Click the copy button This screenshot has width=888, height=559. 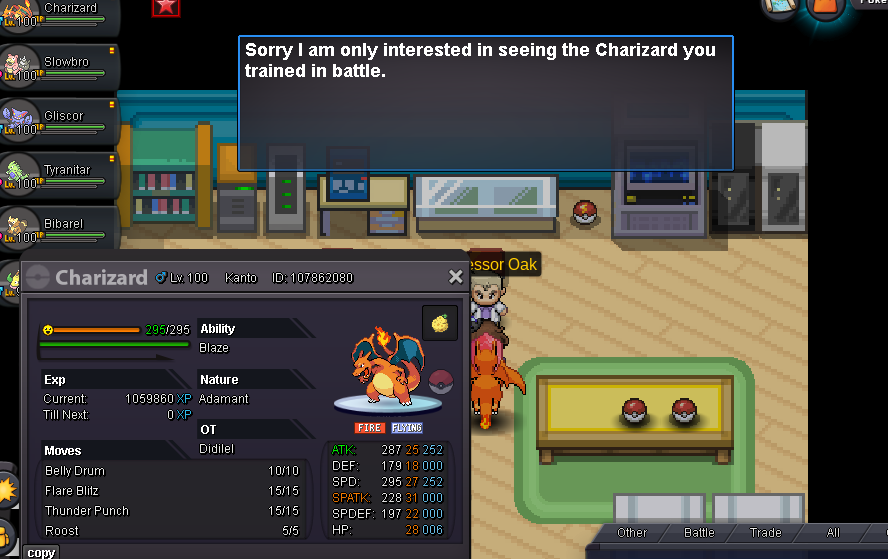pos(41,552)
